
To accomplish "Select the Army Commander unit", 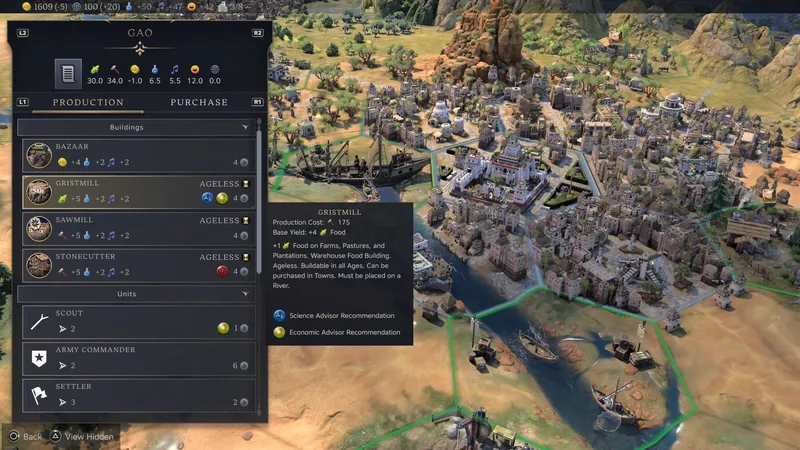I will pos(137,357).
